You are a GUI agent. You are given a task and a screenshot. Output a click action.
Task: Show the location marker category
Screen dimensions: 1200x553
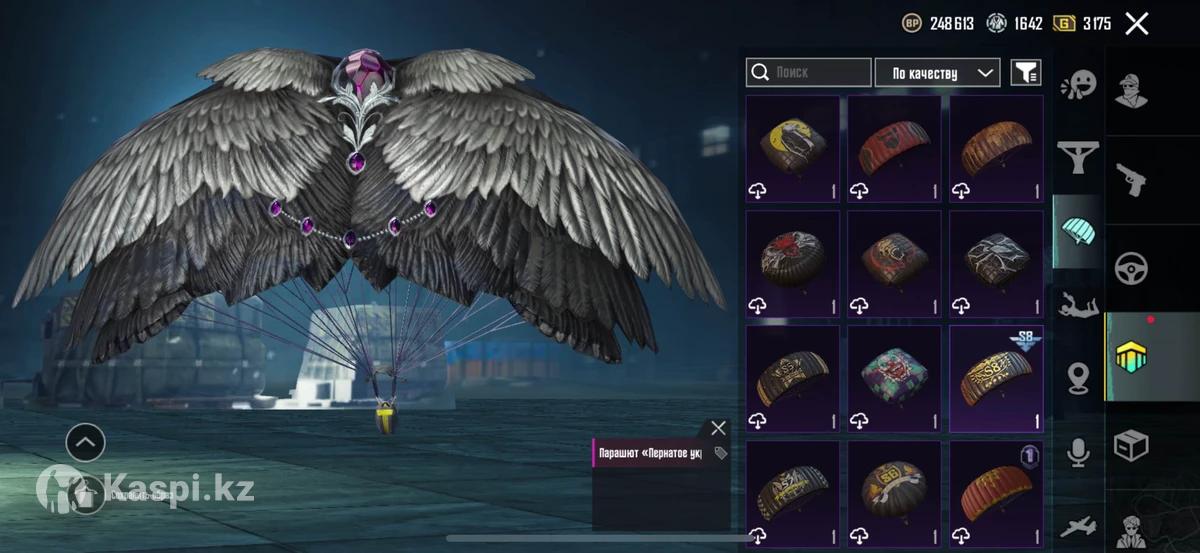[x=1078, y=377]
